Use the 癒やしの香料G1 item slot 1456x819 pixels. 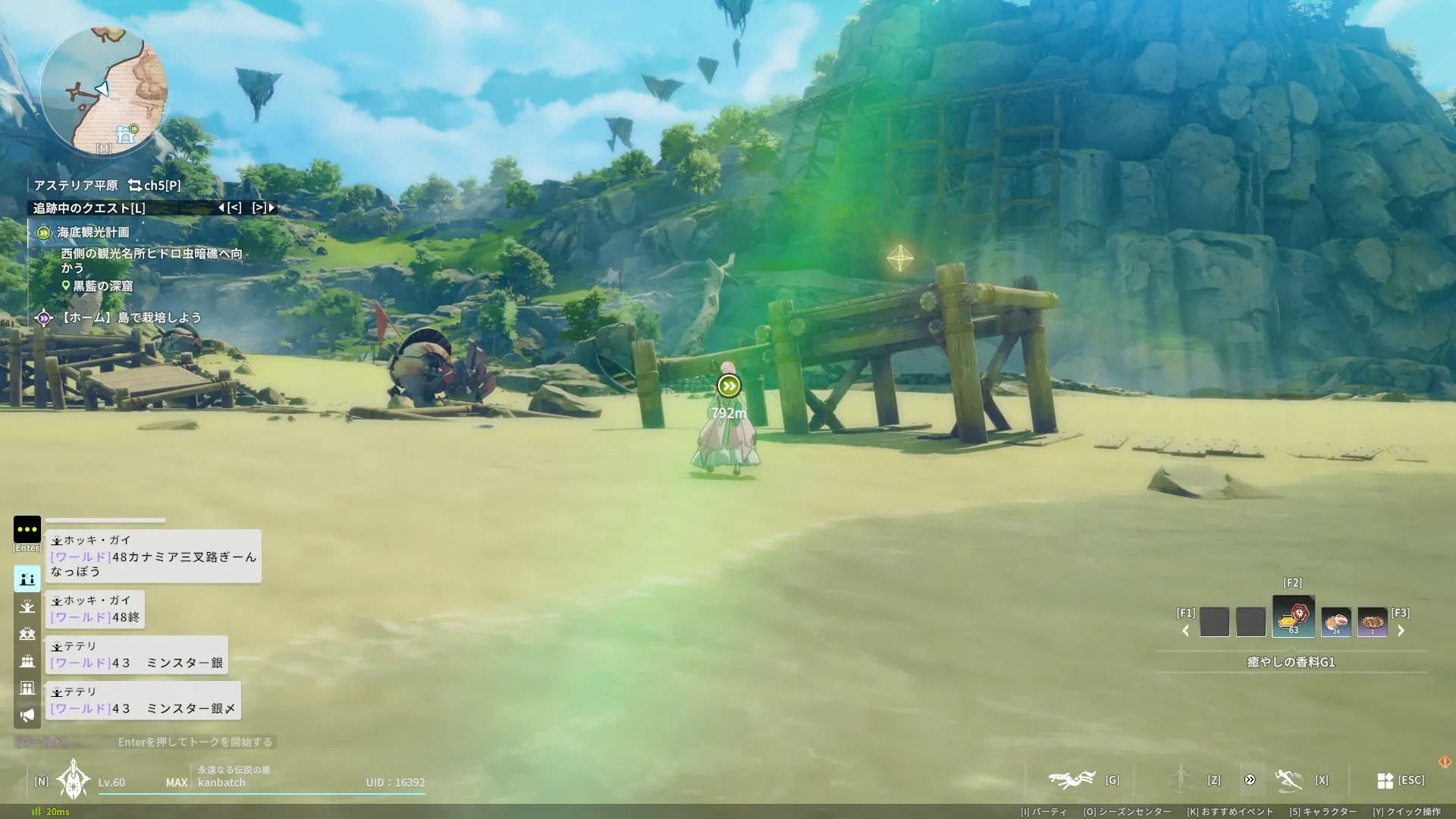pyautogui.click(x=1293, y=617)
